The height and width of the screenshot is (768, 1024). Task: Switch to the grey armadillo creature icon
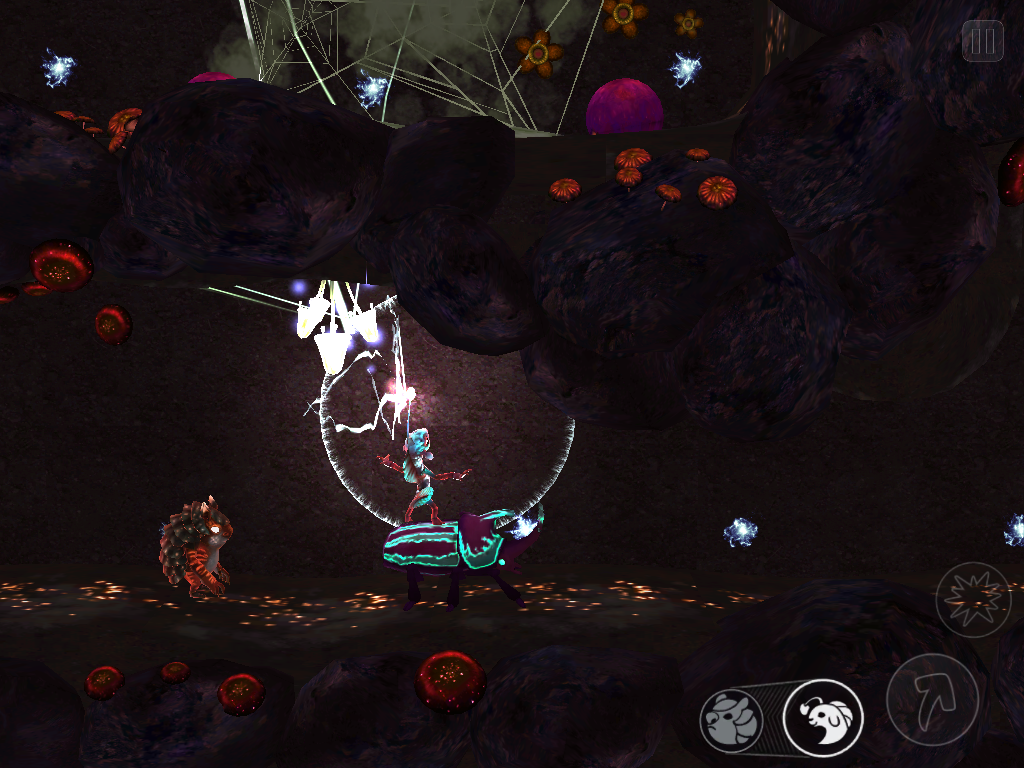point(731,720)
